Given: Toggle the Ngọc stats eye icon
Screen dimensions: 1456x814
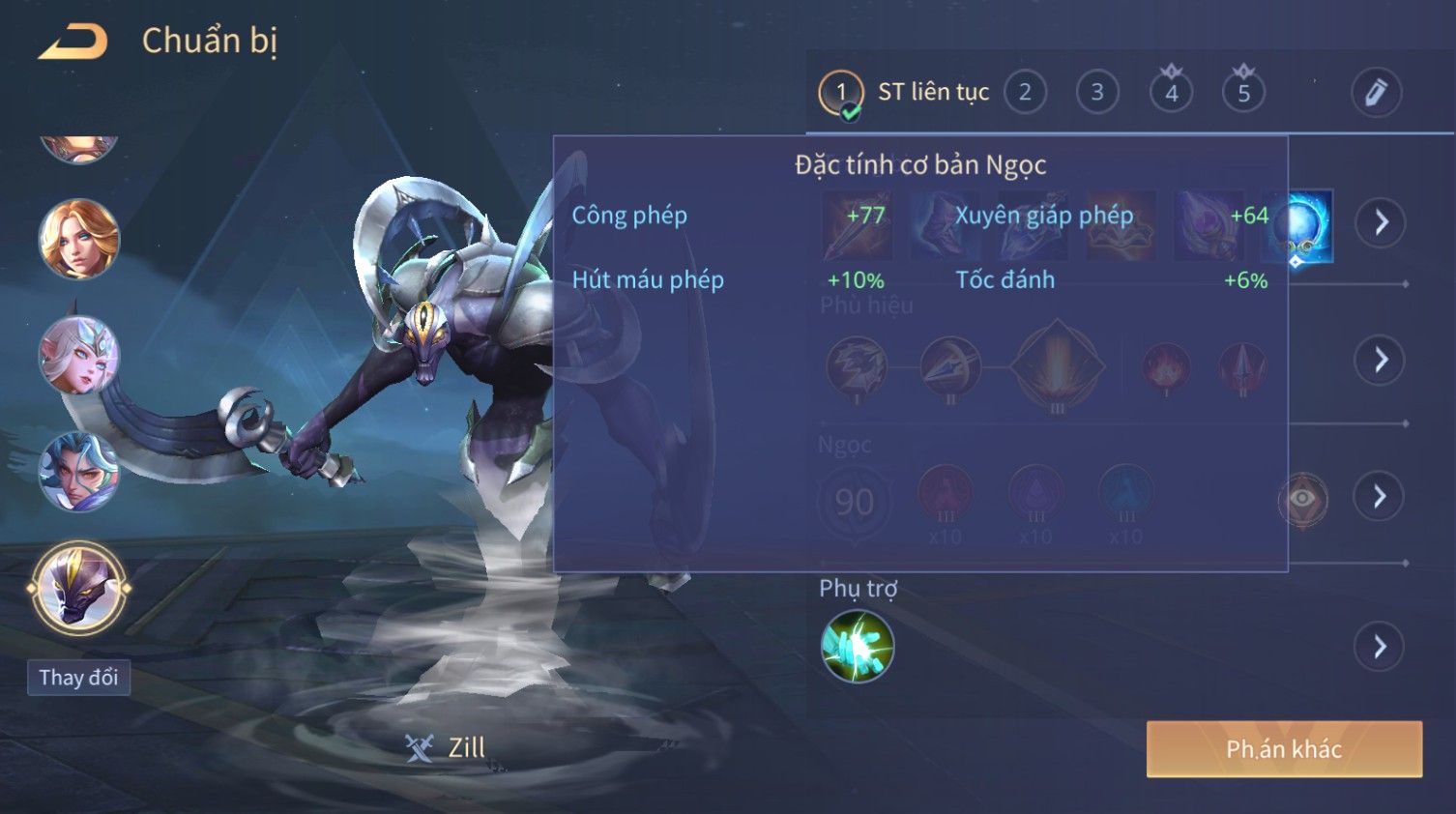Looking at the screenshot, I should point(1303,499).
